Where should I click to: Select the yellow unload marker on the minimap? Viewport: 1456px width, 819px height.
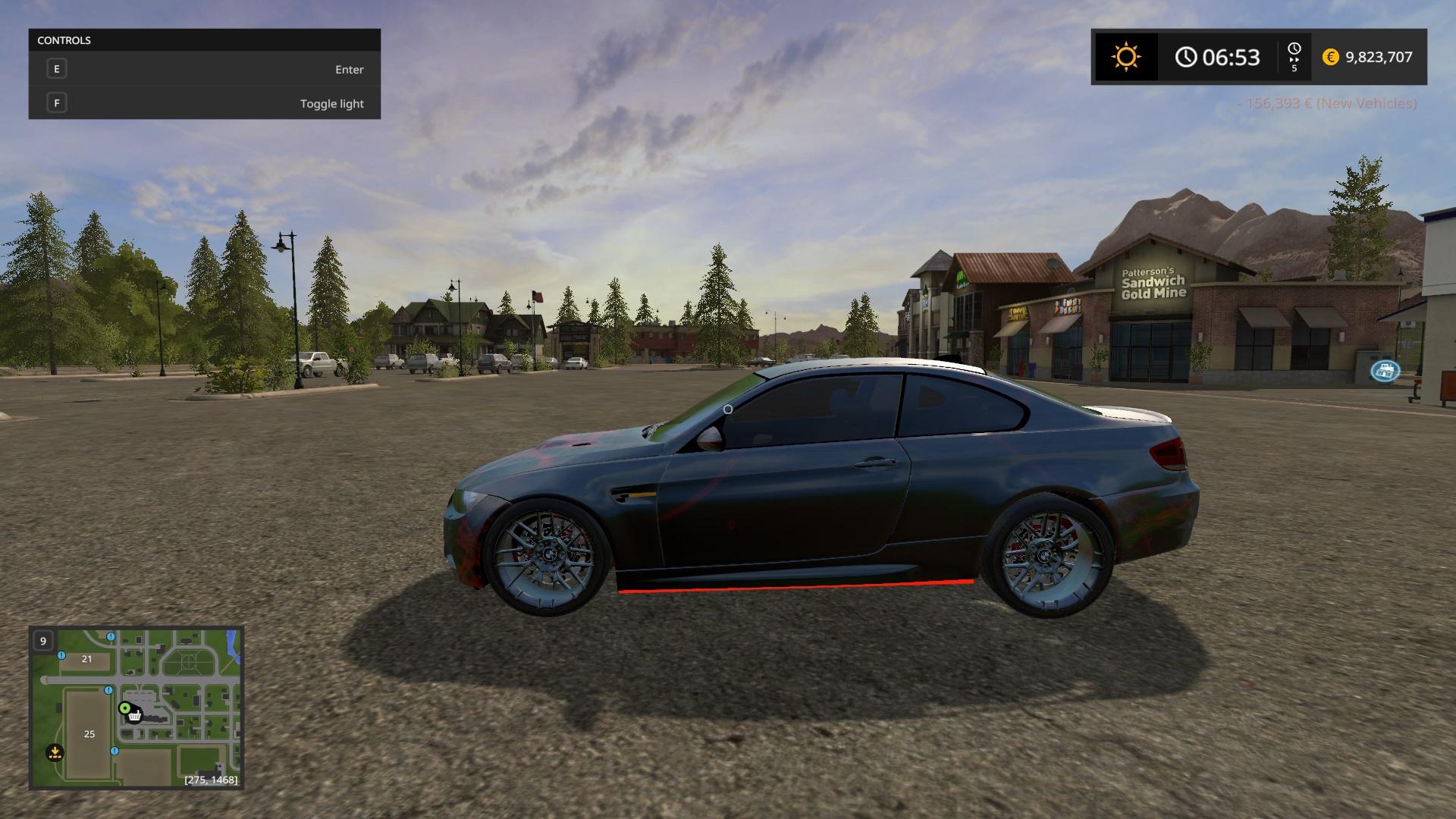pos(54,752)
